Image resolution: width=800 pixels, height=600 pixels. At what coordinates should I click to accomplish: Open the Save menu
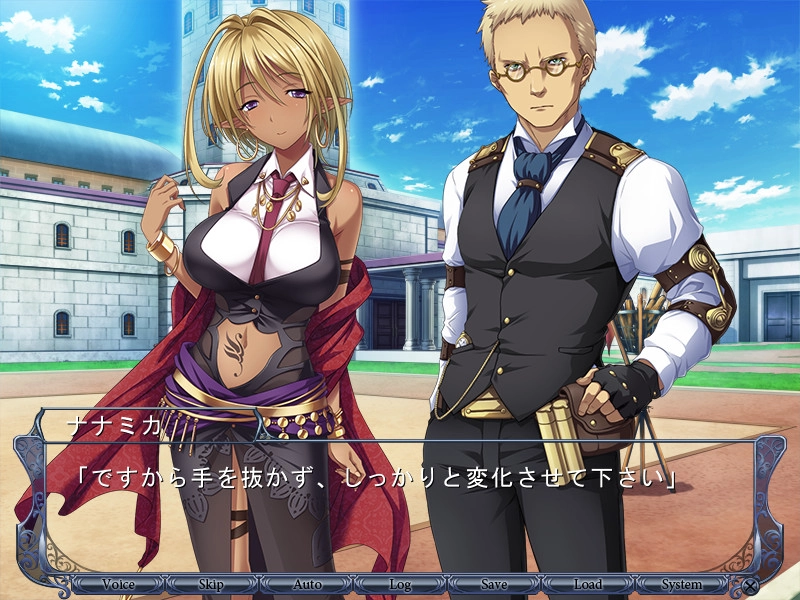pos(494,584)
